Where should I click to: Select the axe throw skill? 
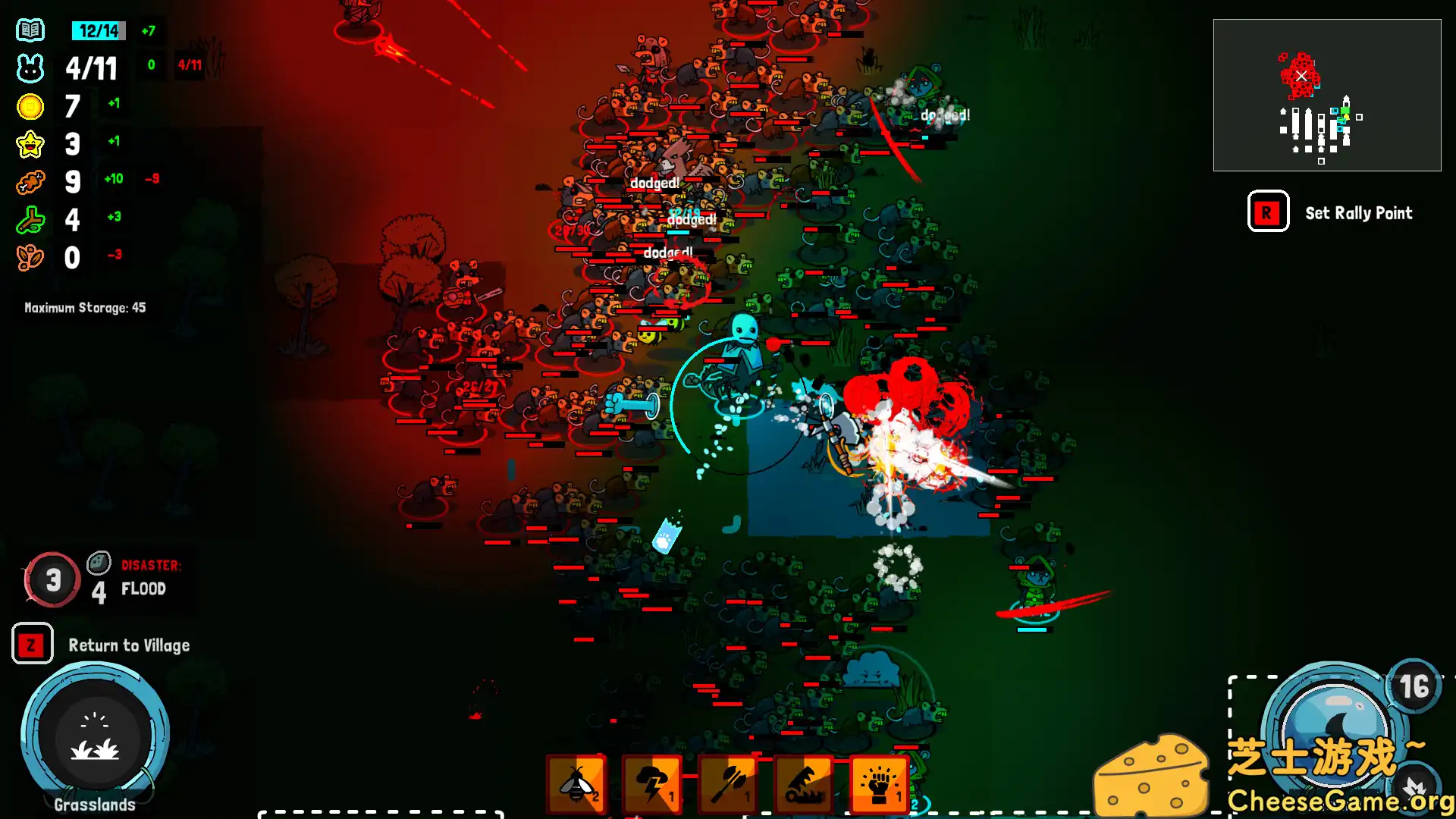click(x=728, y=783)
